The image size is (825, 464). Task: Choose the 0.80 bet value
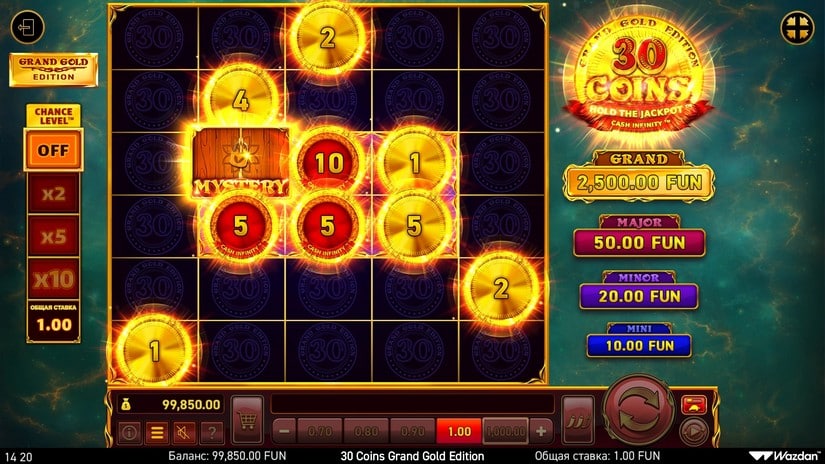click(367, 431)
